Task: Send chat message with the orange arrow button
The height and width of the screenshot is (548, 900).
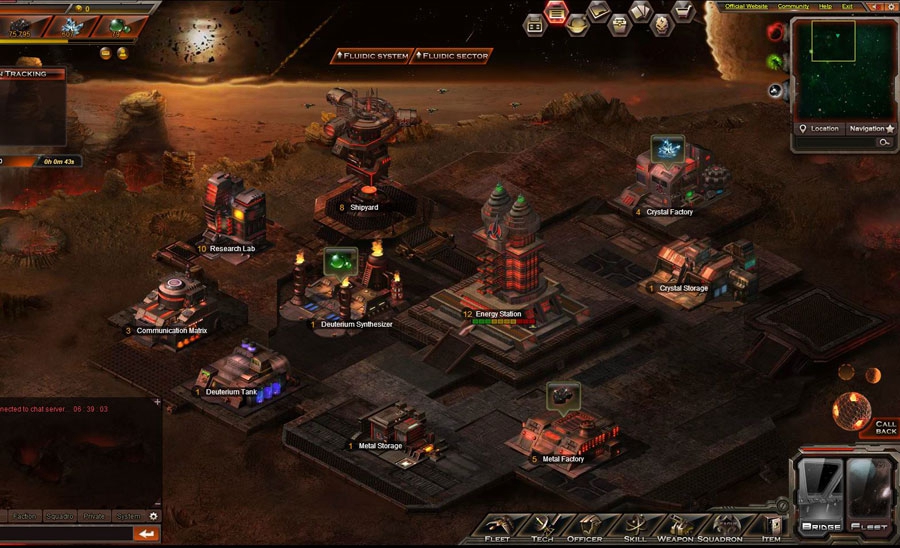Action: tap(147, 534)
